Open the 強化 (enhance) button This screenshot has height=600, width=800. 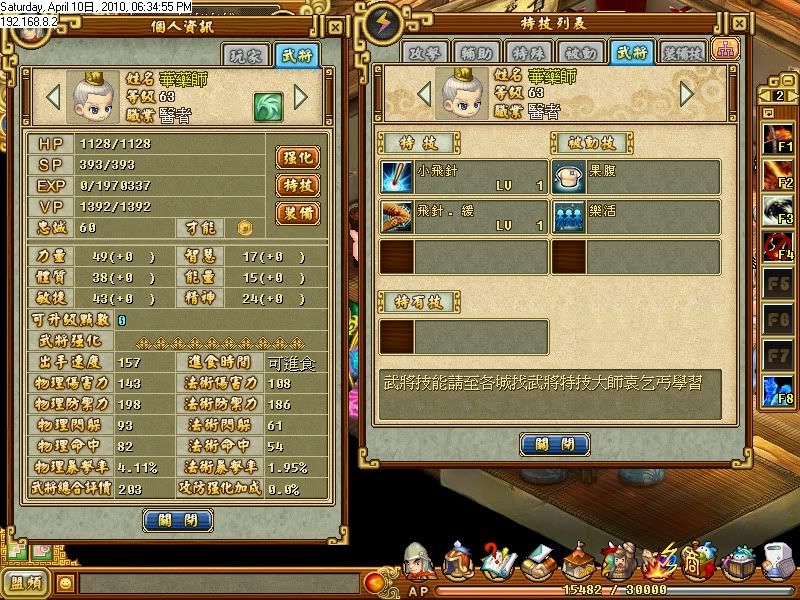(x=297, y=158)
